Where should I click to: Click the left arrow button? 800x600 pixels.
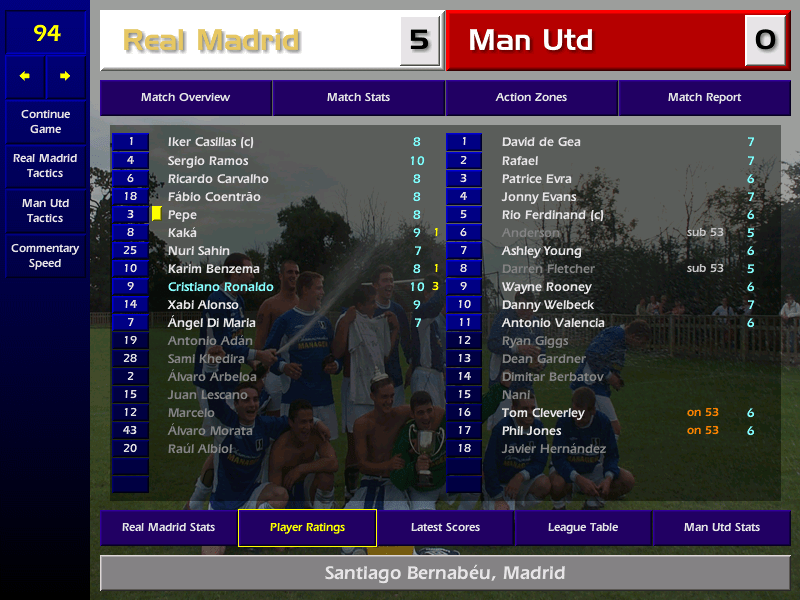pyautogui.click(x=25, y=76)
